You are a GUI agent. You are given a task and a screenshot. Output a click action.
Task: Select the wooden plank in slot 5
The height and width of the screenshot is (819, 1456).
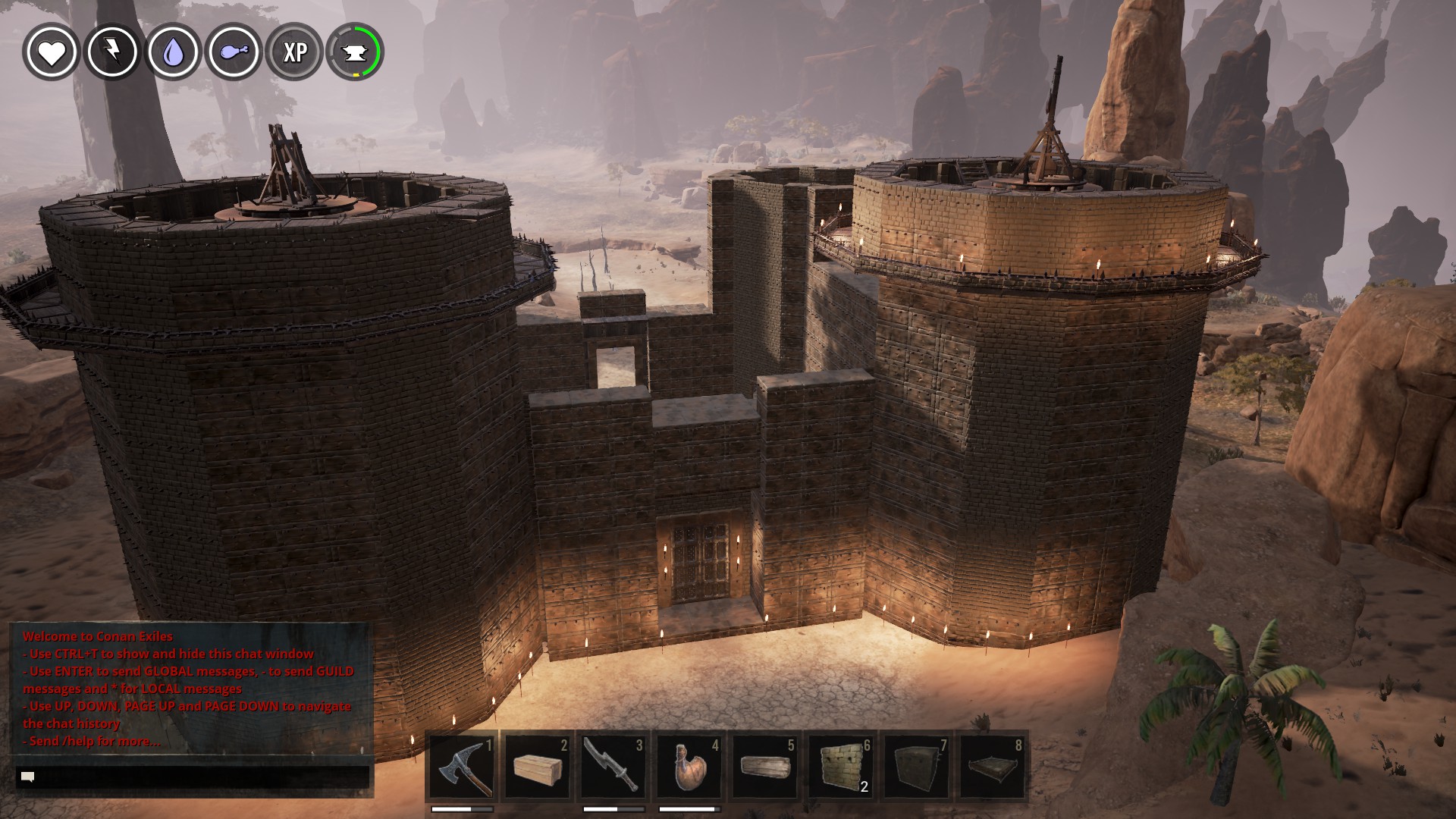click(x=765, y=767)
